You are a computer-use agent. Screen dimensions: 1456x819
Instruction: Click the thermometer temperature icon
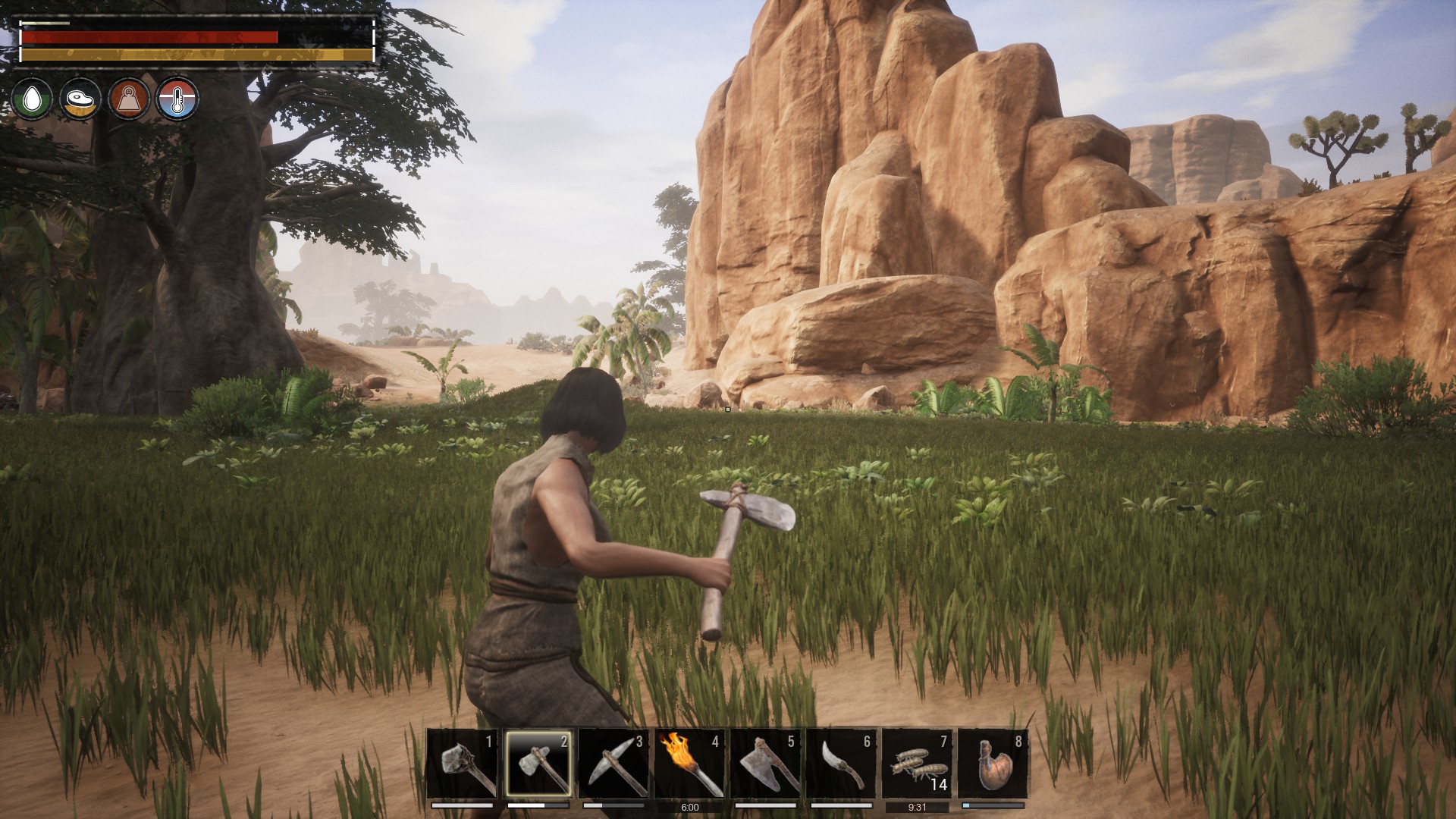tap(177, 99)
